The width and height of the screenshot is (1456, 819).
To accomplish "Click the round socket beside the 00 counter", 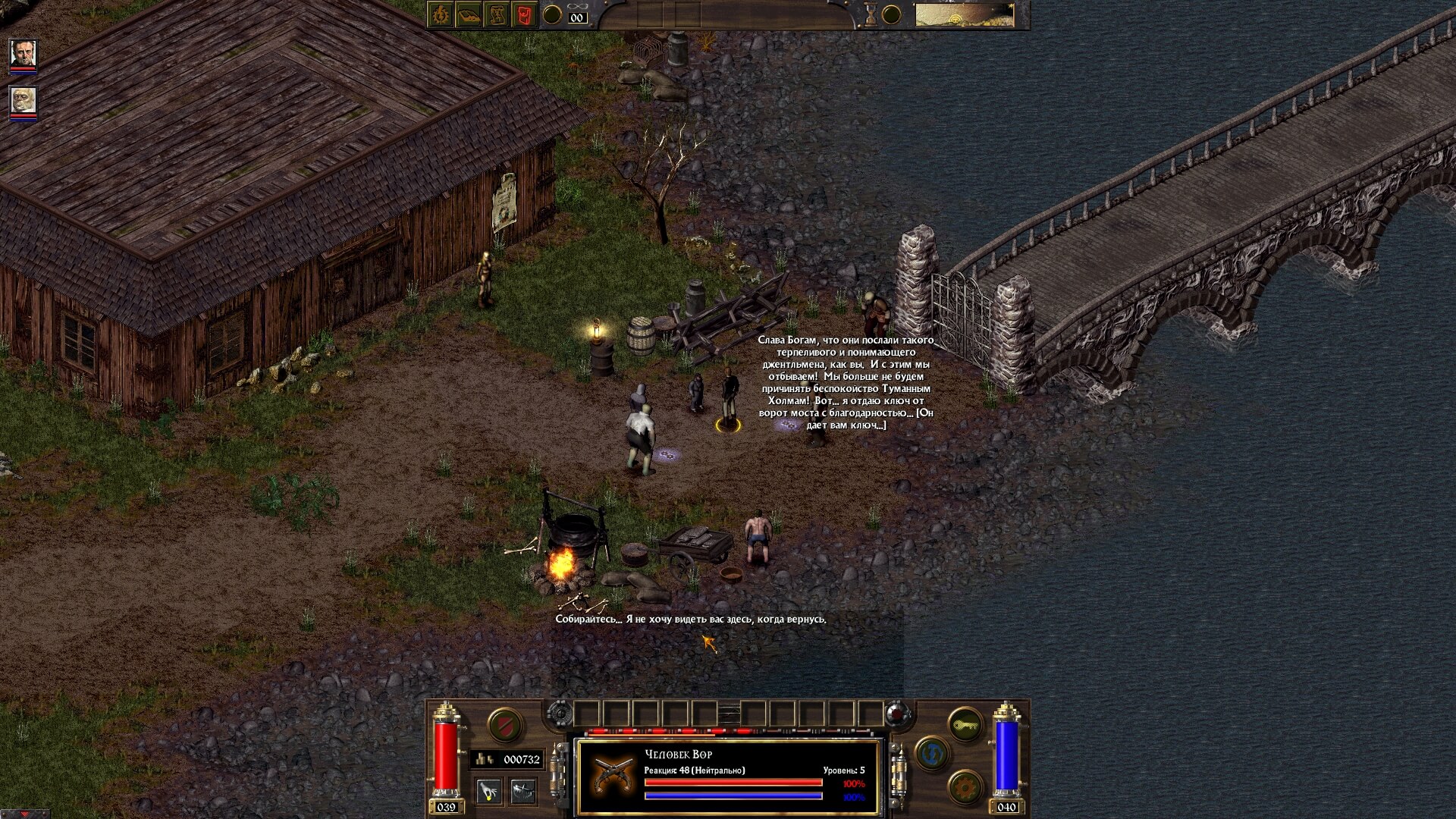I will pyautogui.click(x=552, y=14).
